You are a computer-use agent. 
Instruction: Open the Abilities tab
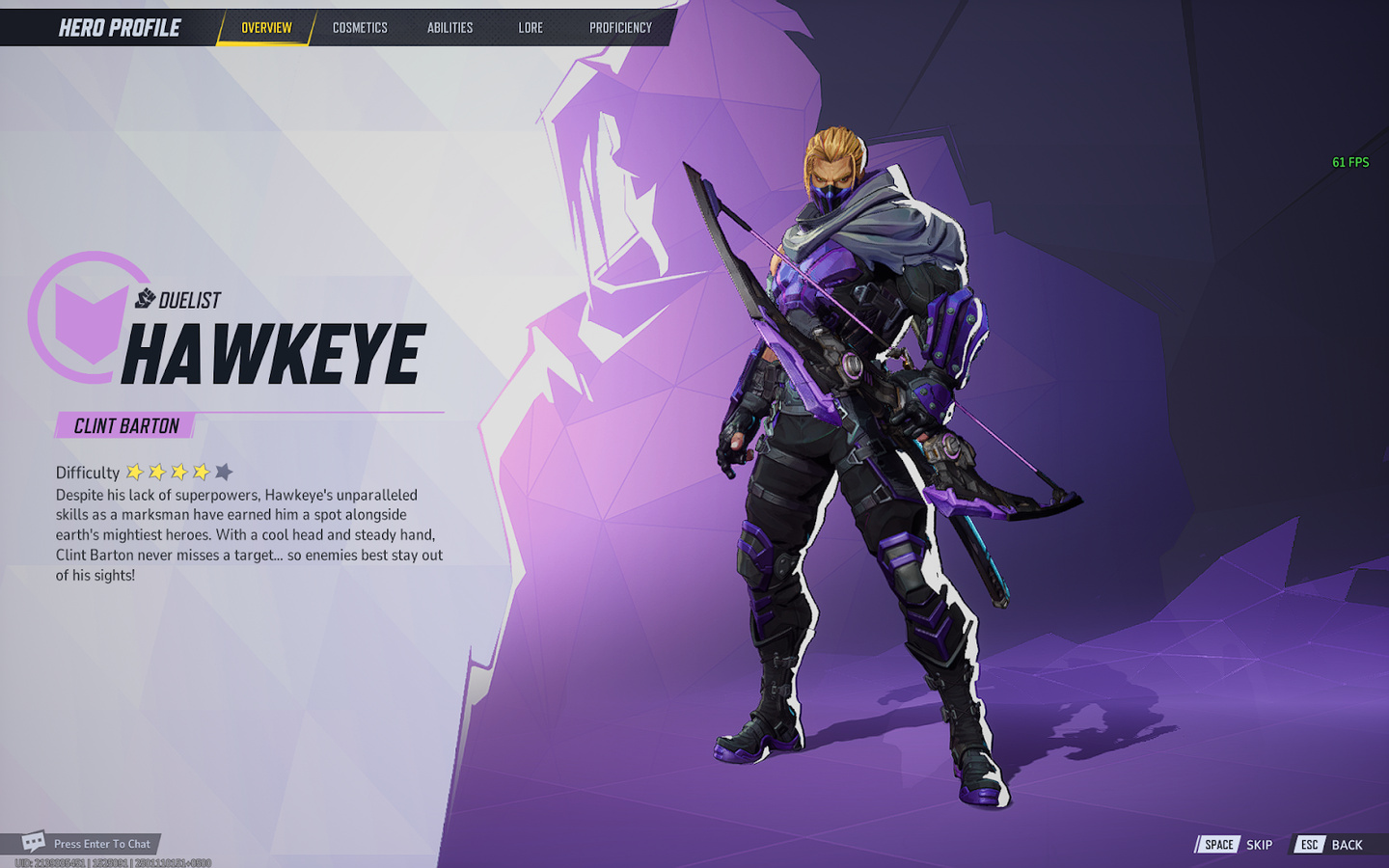[x=449, y=27]
